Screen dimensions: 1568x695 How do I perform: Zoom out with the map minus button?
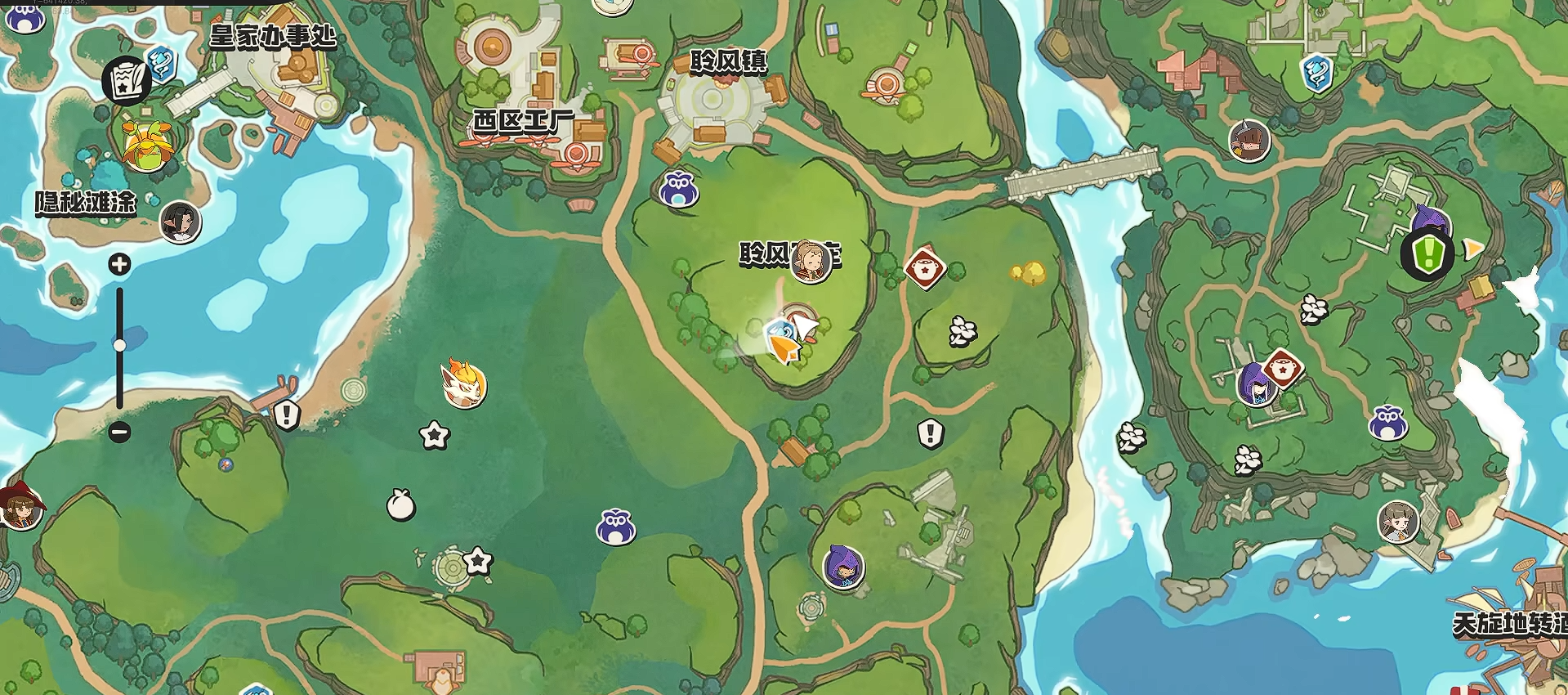click(x=119, y=432)
